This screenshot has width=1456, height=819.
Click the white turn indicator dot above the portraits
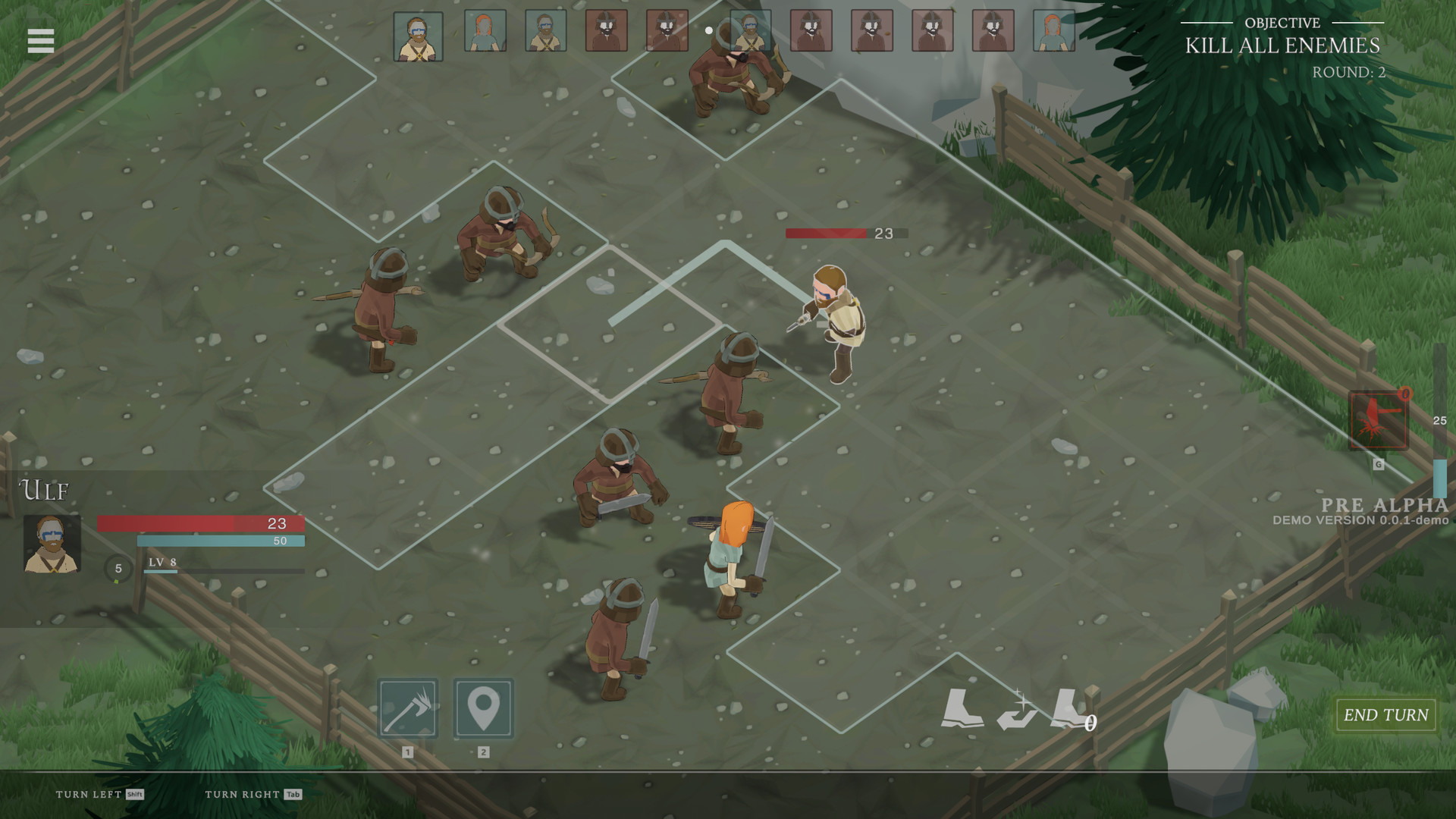point(708,31)
